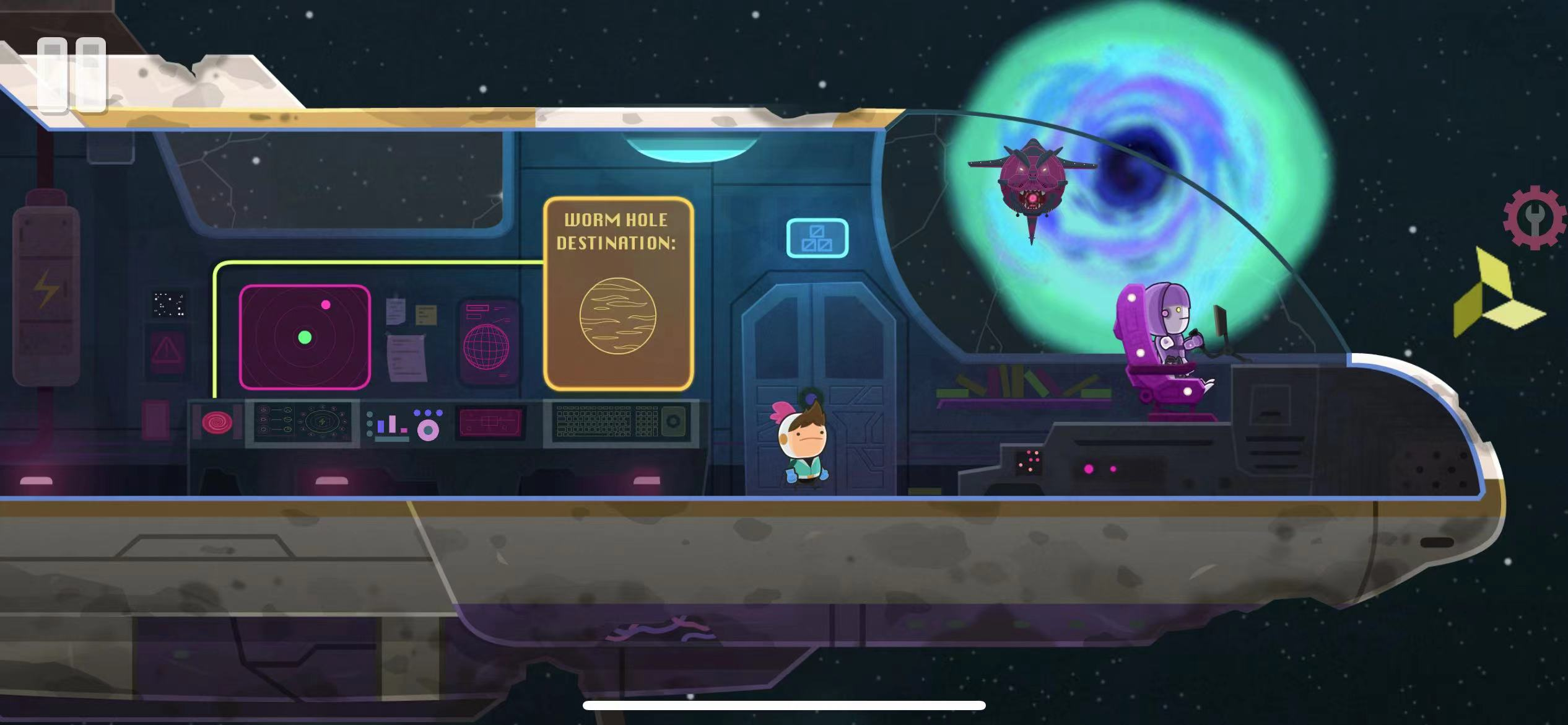
Task: Open the gear and wrench icon
Action: click(1535, 218)
